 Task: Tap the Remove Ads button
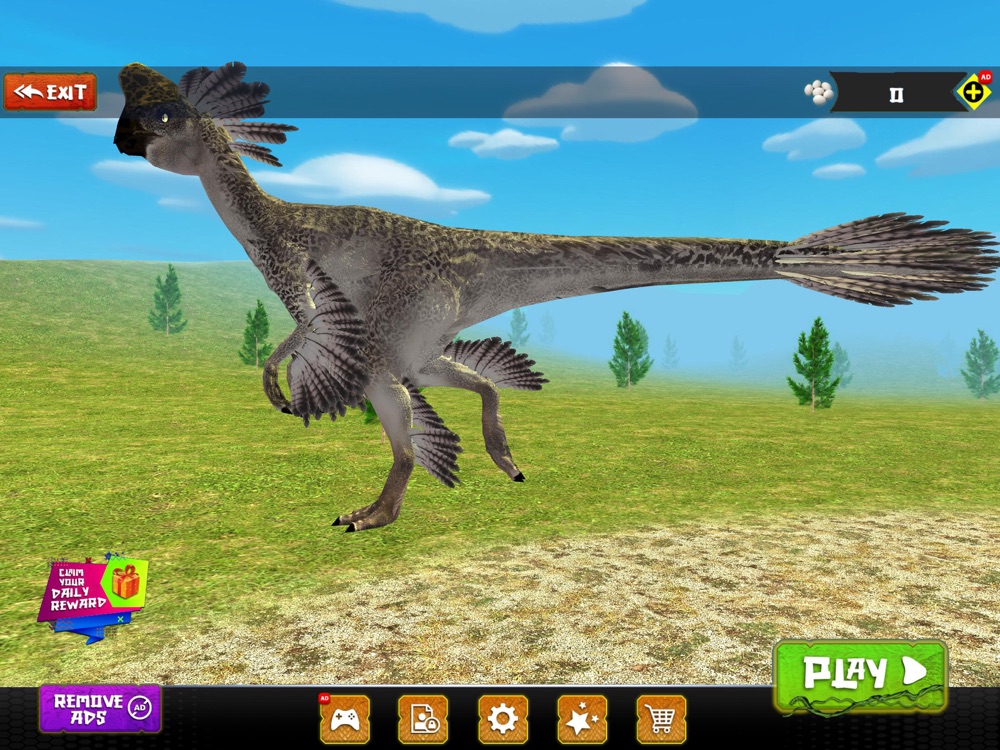pyautogui.click(x=100, y=708)
